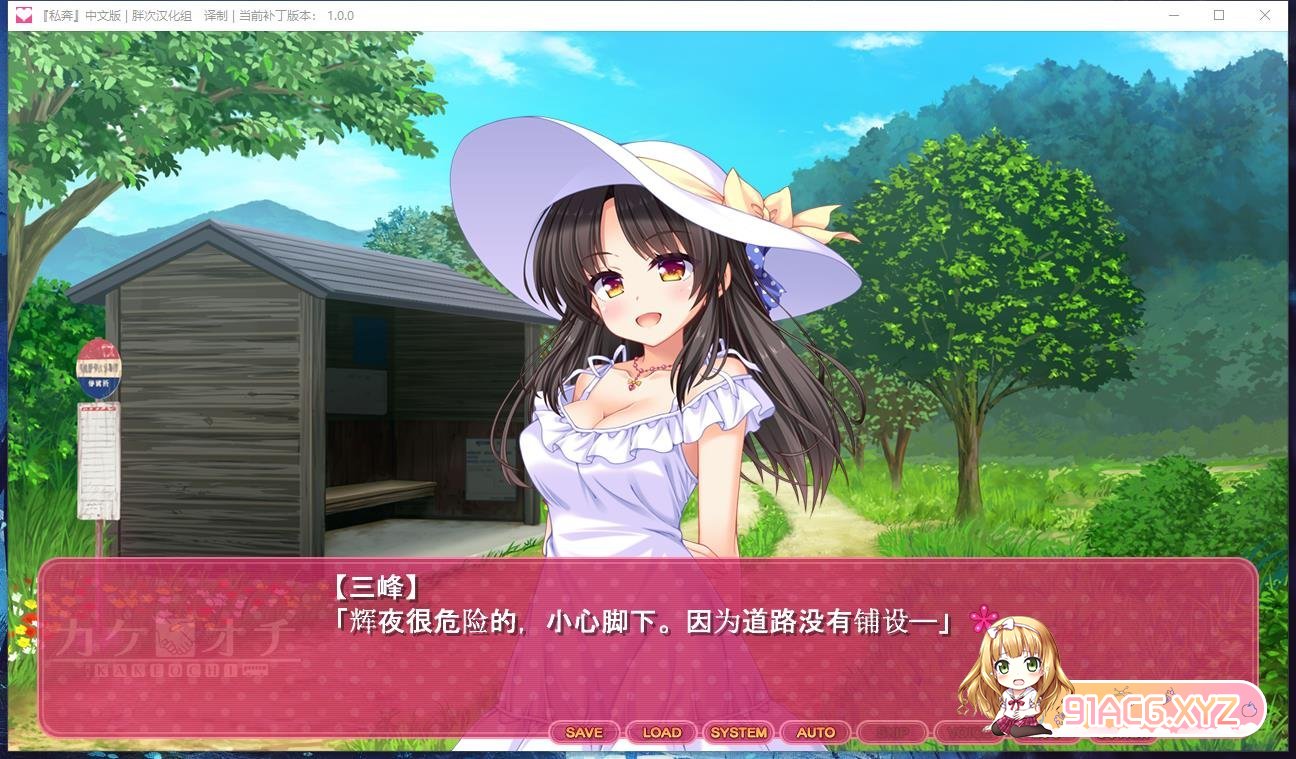Activate the SKIP button

(x=892, y=733)
